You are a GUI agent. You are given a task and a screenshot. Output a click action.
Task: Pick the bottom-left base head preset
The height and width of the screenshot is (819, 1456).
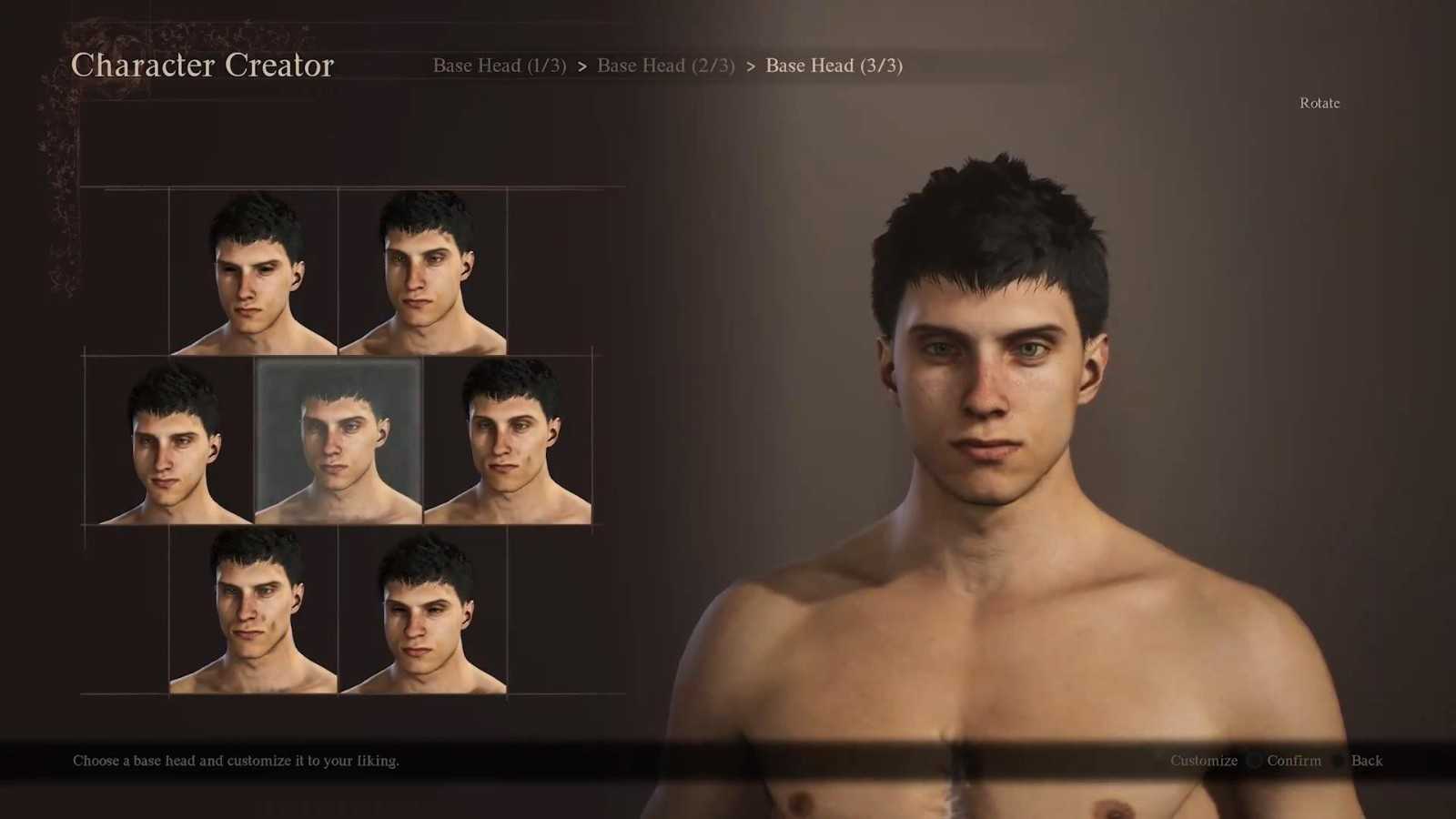pyautogui.click(x=253, y=610)
